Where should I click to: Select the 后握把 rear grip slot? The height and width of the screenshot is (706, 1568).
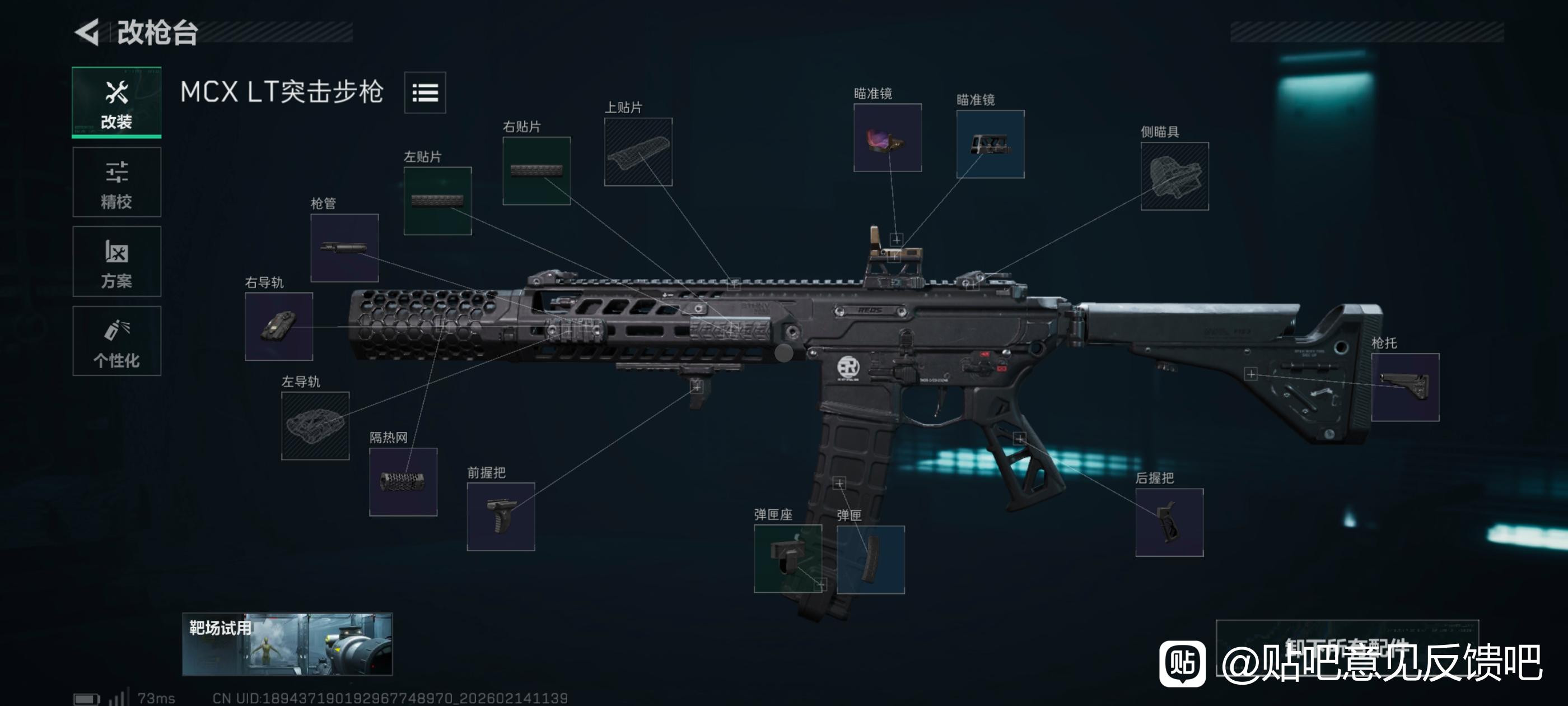click(1169, 522)
